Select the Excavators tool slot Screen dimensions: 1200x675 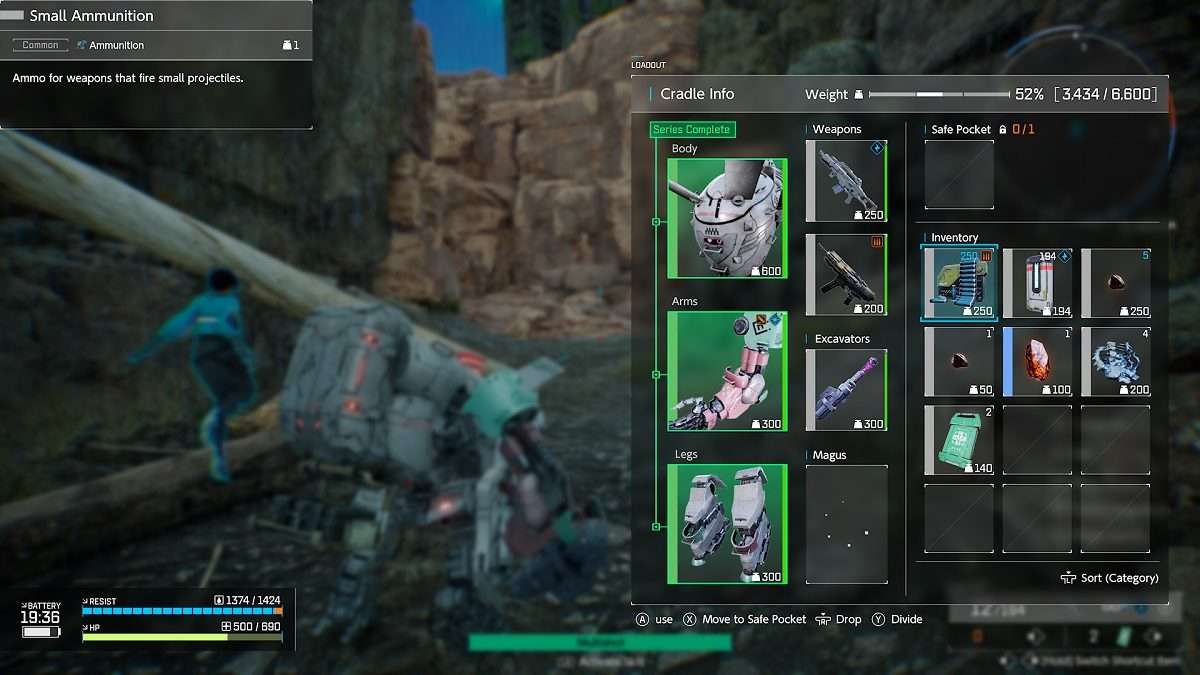pos(846,390)
